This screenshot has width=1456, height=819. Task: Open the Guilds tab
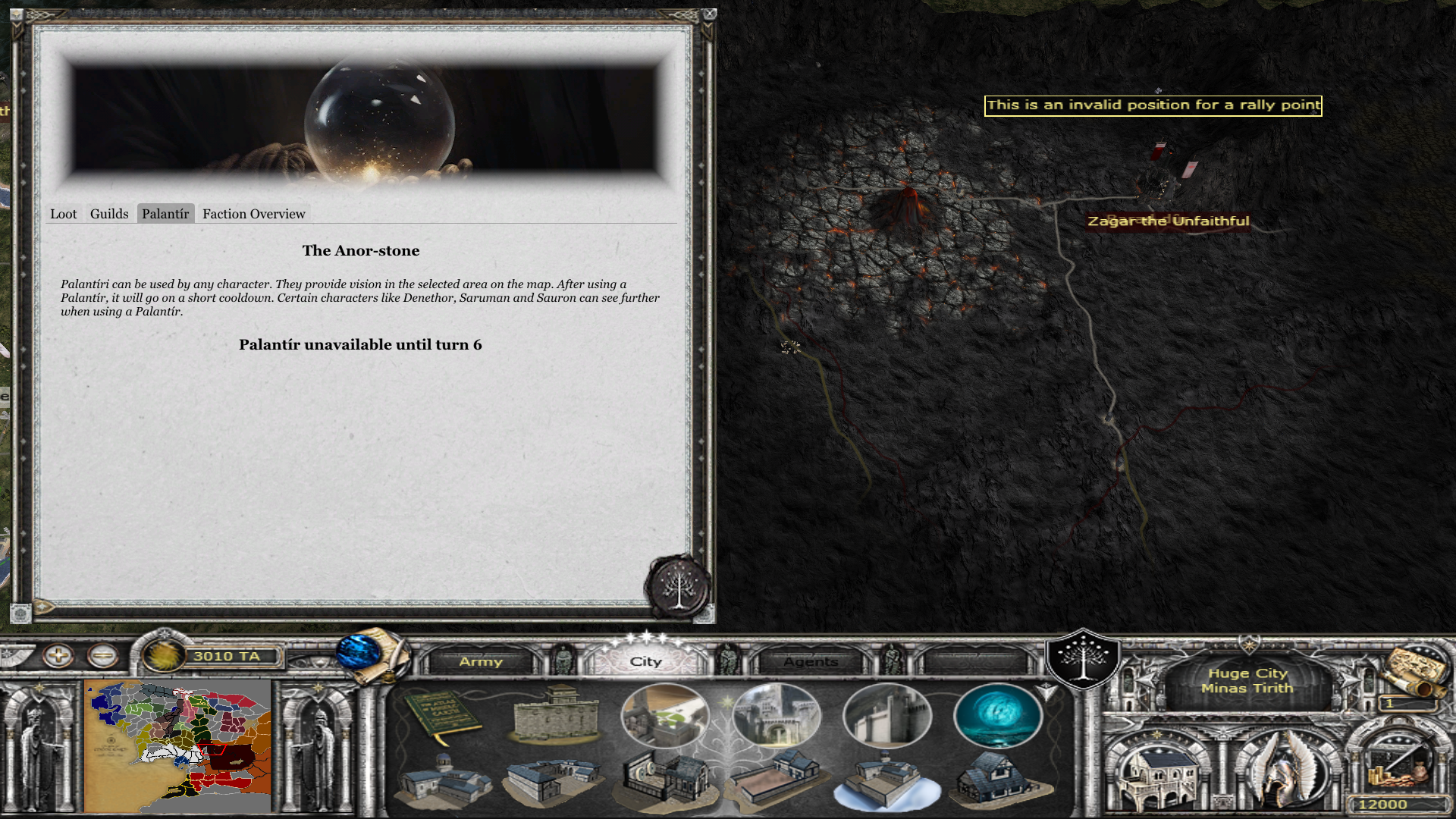click(109, 214)
